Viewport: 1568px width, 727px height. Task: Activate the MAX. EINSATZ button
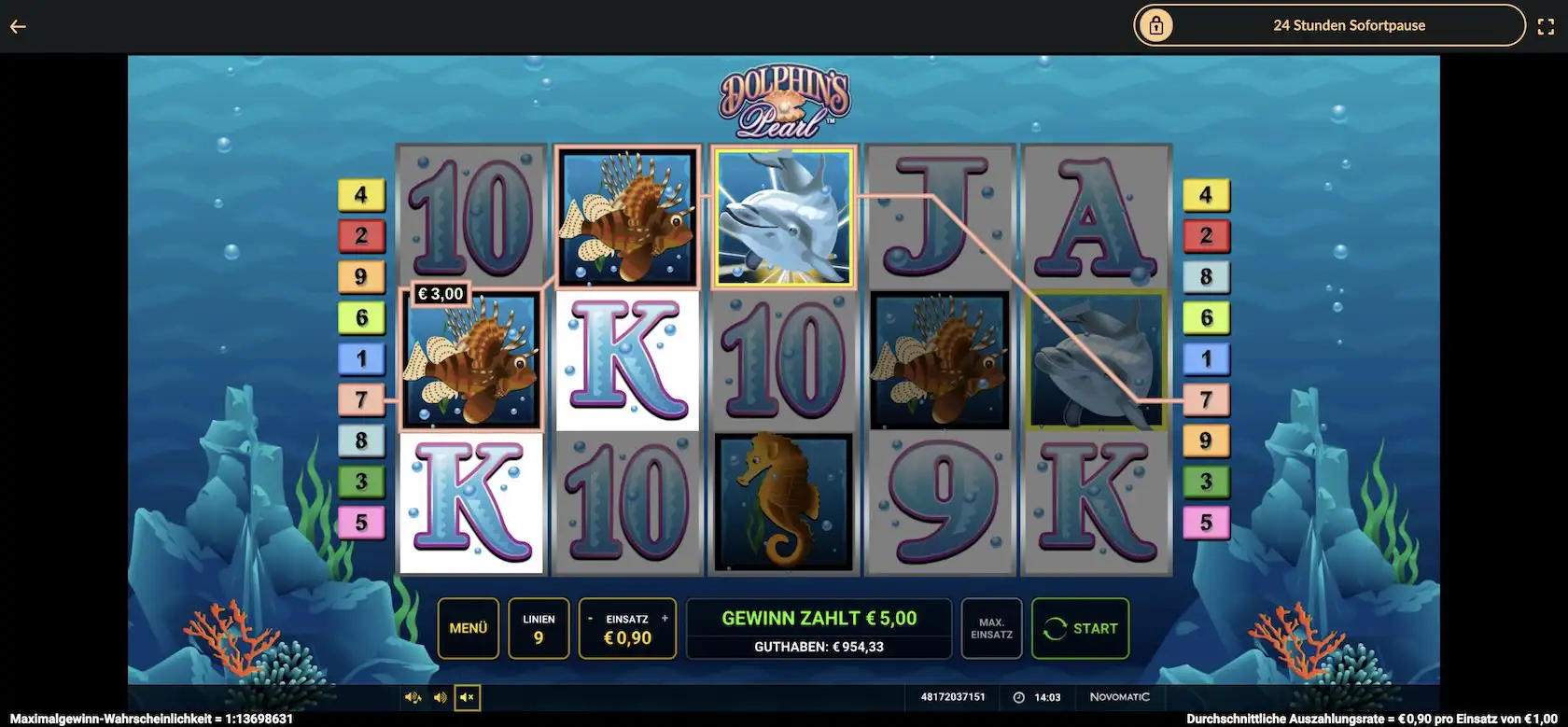(x=991, y=628)
